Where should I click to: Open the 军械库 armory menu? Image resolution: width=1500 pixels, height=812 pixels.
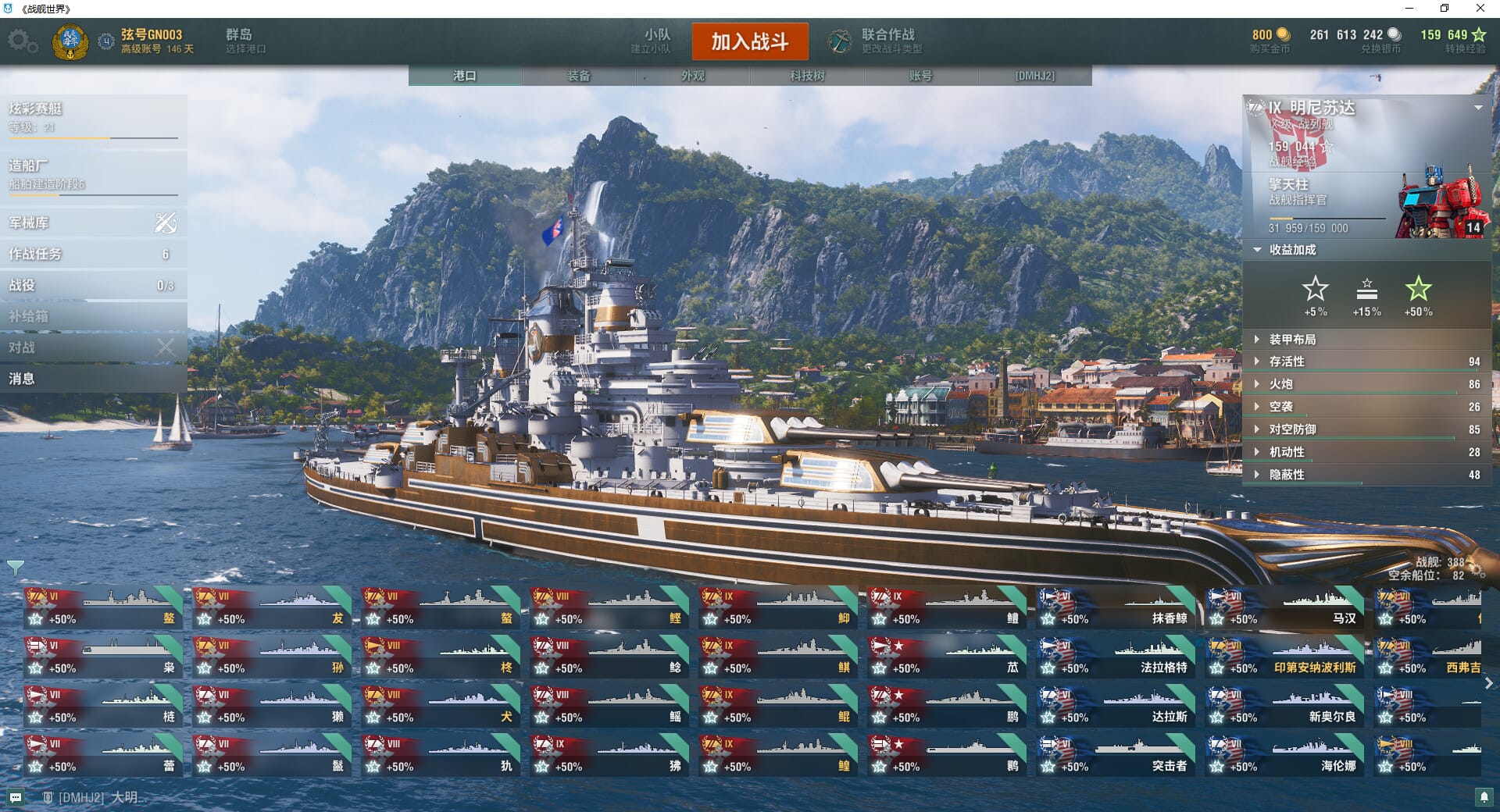pos(93,223)
